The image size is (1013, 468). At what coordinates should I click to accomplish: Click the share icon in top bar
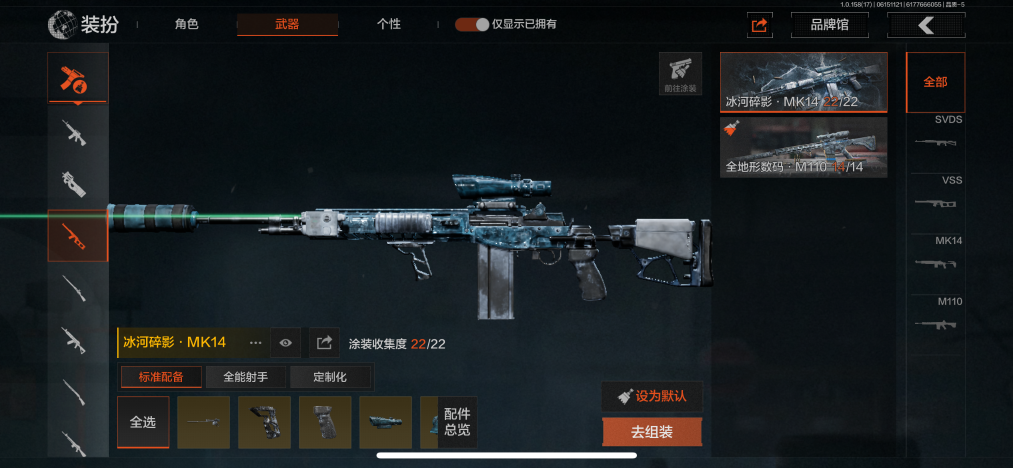(x=759, y=25)
